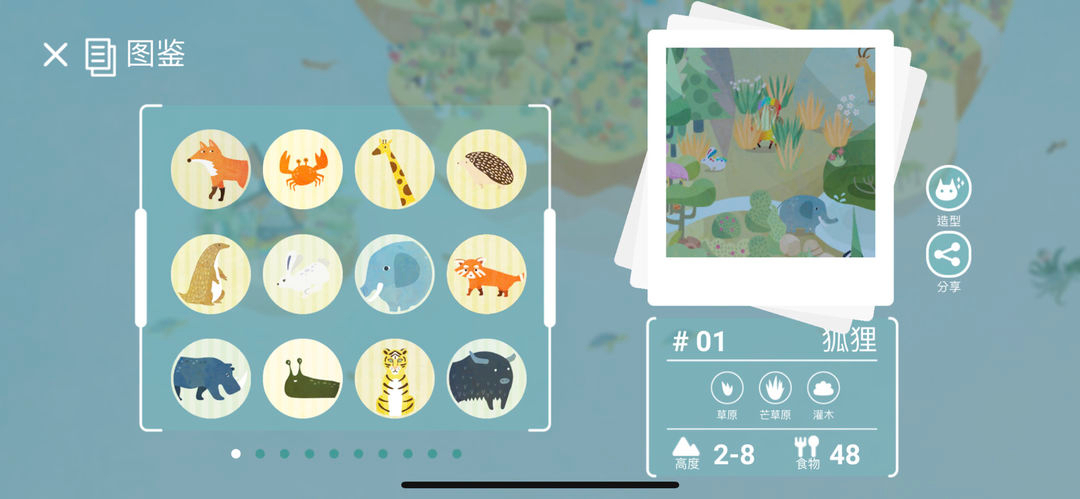Tap the 分享 share button
1080x499 pixels.
[x=948, y=255]
